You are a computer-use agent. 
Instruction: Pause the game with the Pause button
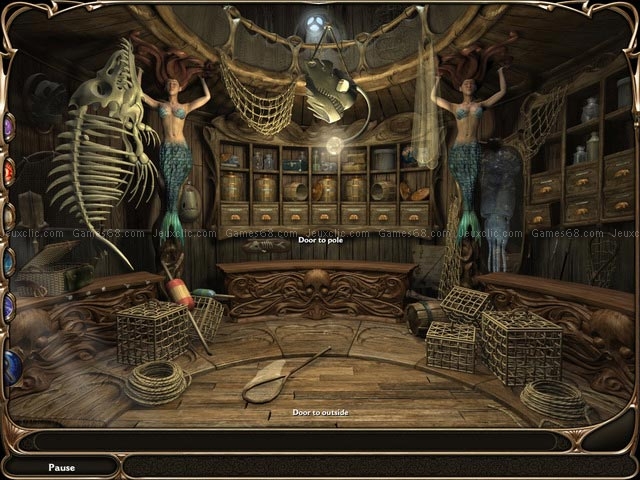click(61, 467)
